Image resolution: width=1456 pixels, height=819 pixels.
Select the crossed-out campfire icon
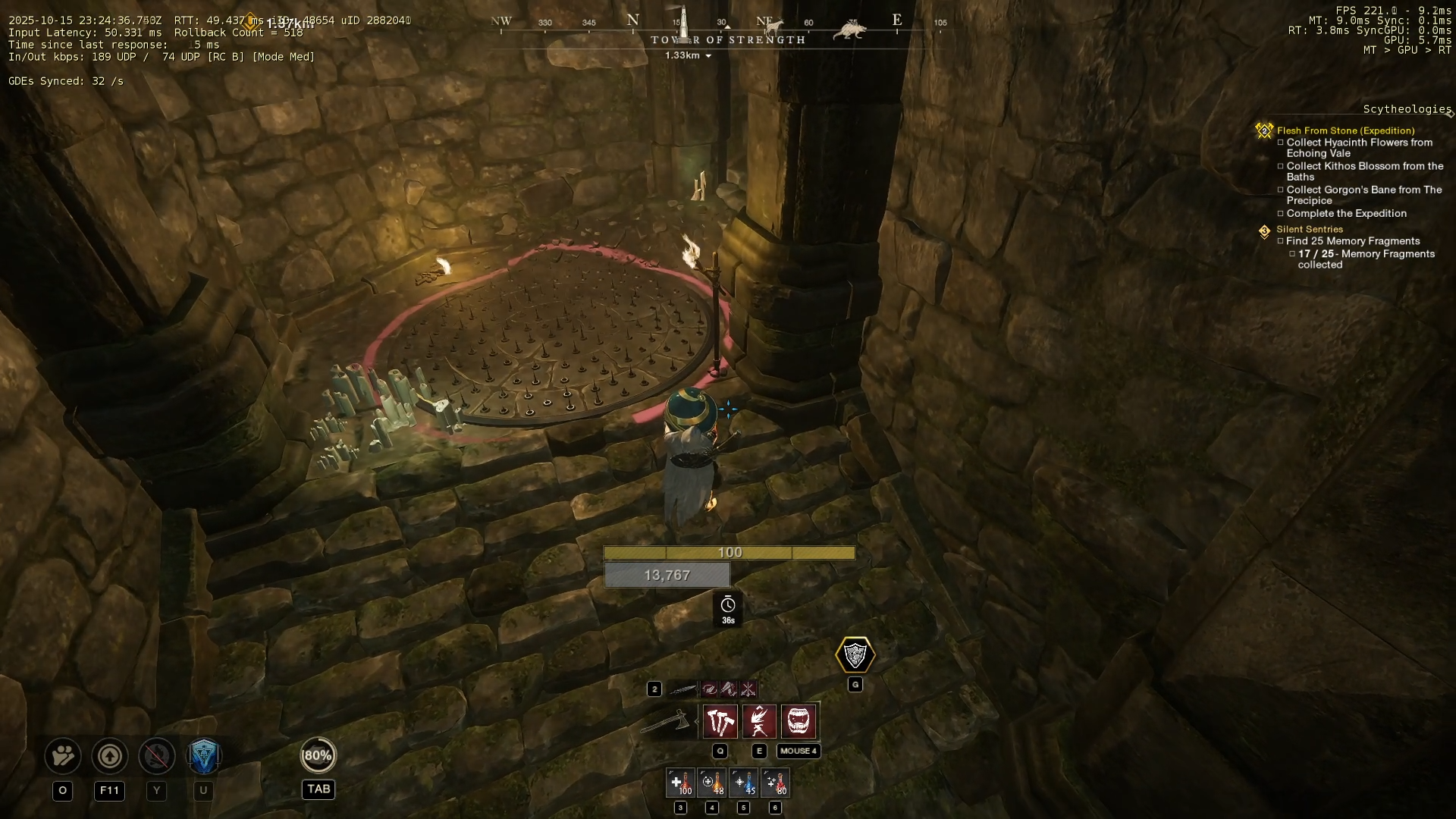pyautogui.click(x=156, y=756)
